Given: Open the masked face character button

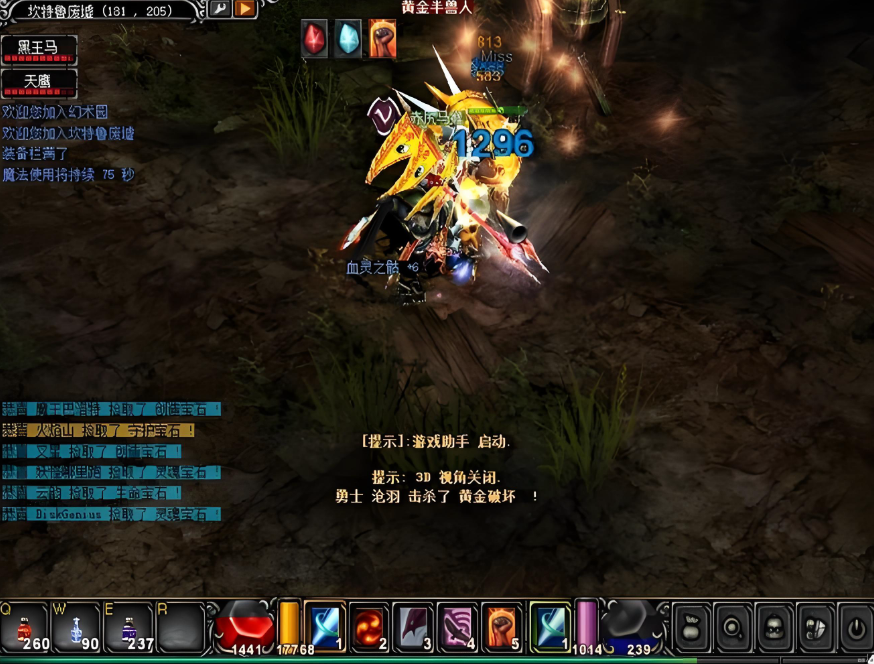Looking at the screenshot, I should pyautogui.click(x=774, y=627).
